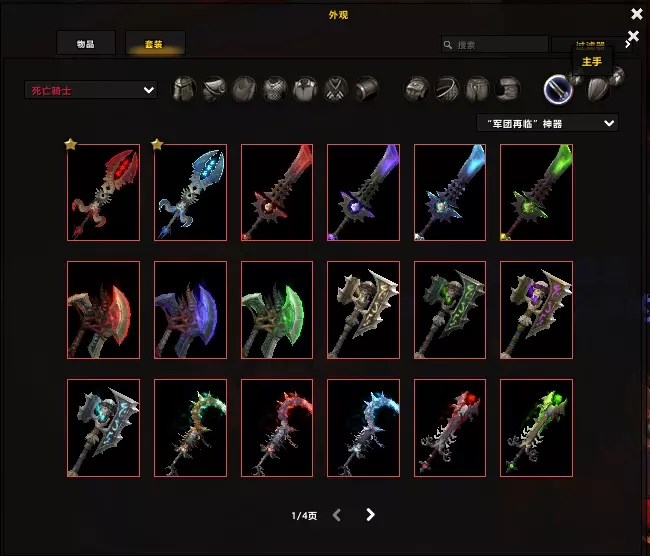Go to the next appearance page
650x556 pixels.
pos(371,515)
